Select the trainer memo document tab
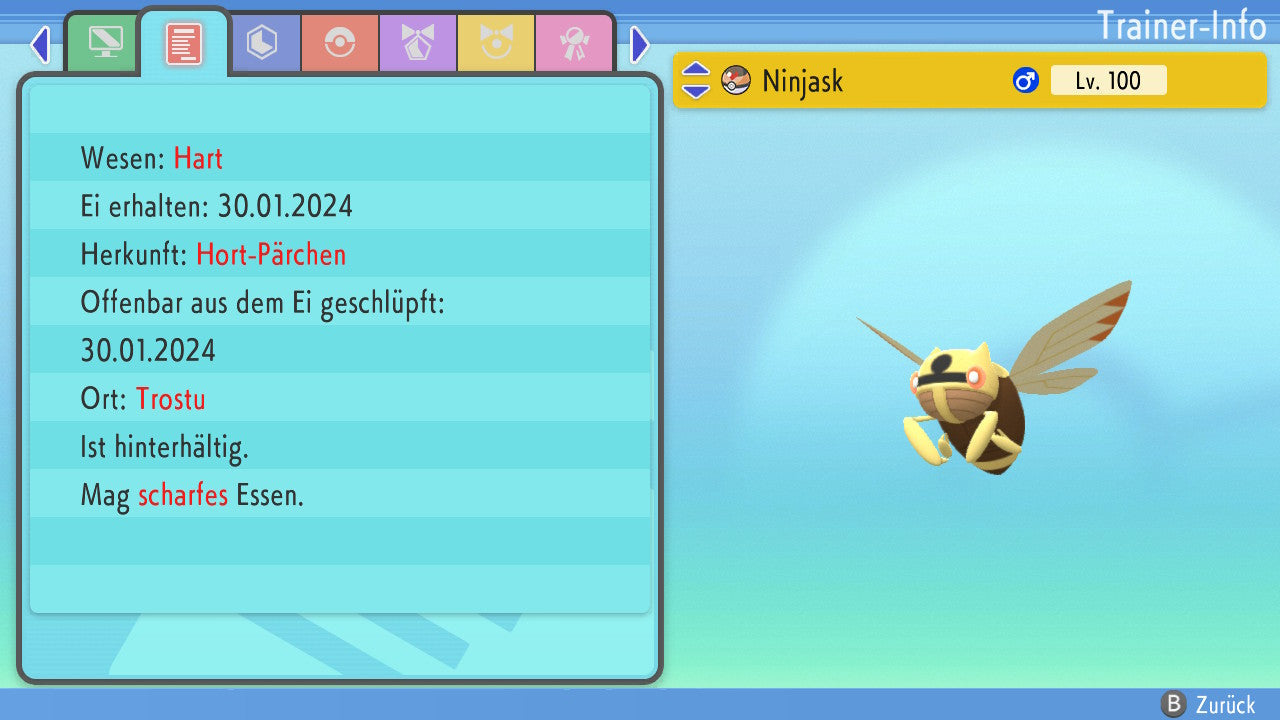The height and width of the screenshot is (720, 1280). (x=183, y=44)
